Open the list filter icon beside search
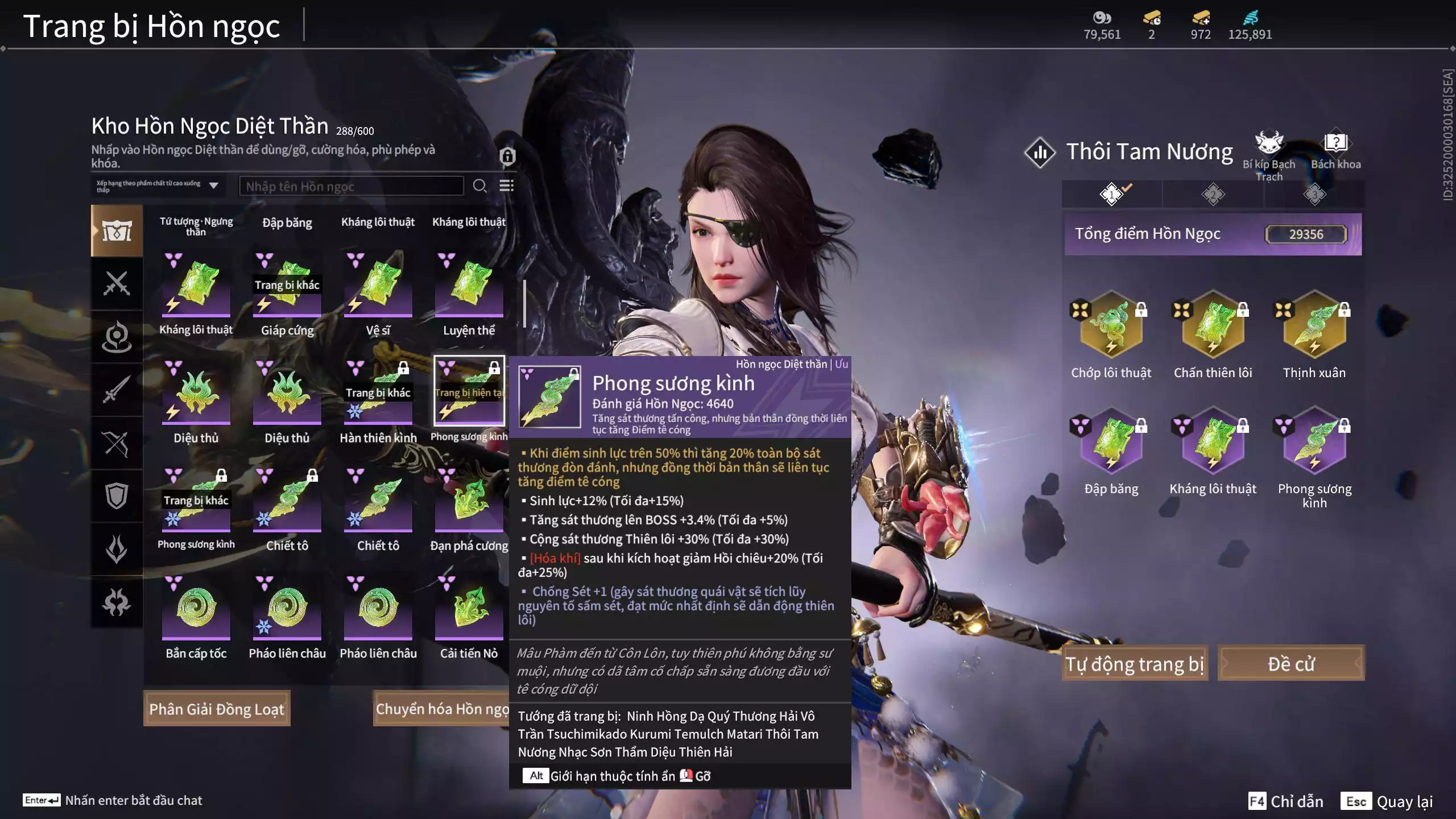Viewport: 1456px width, 819px height. (x=506, y=186)
